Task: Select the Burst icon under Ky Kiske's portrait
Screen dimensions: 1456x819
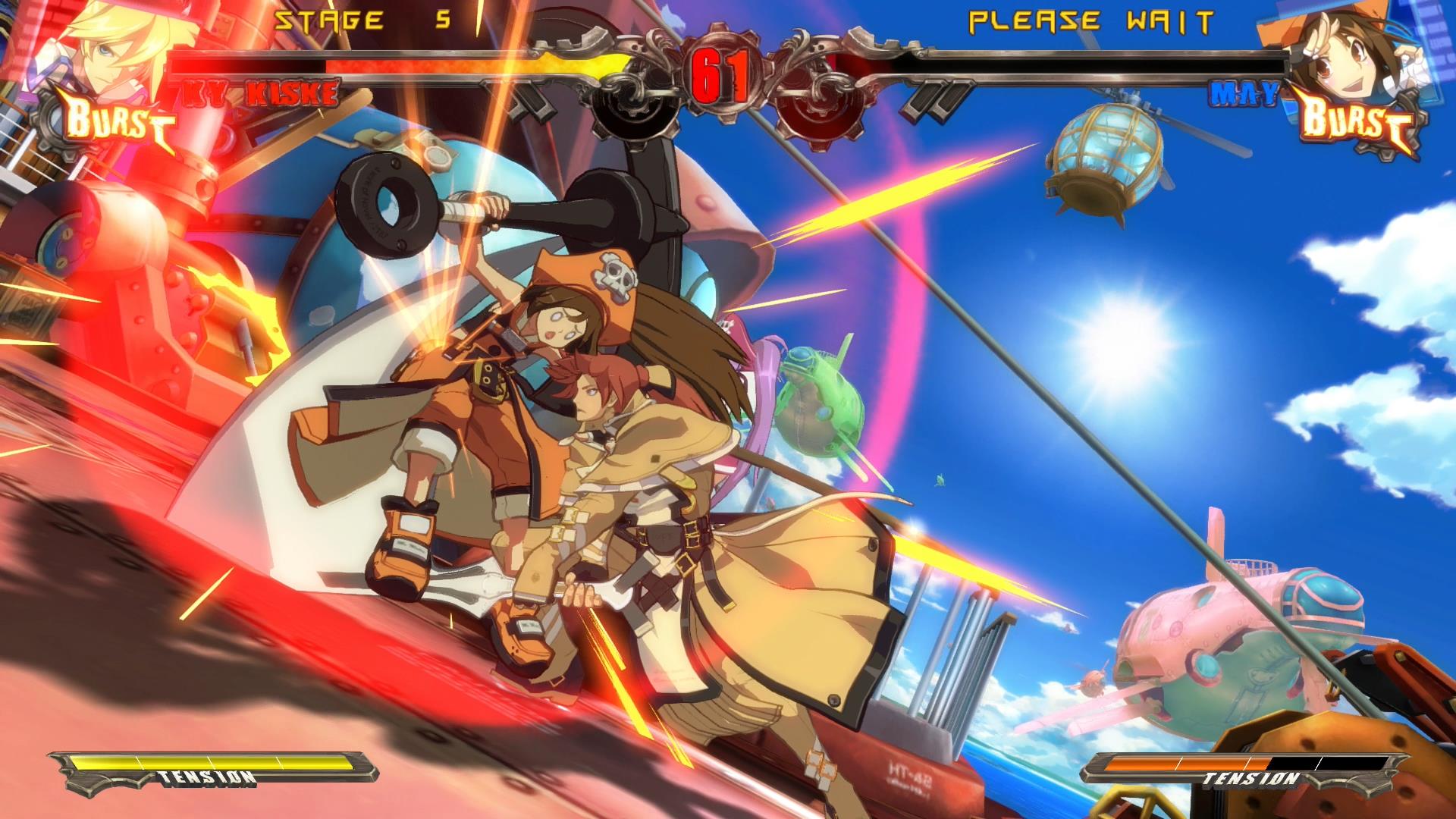Action: pyautogui.click(x=114, y=121)
